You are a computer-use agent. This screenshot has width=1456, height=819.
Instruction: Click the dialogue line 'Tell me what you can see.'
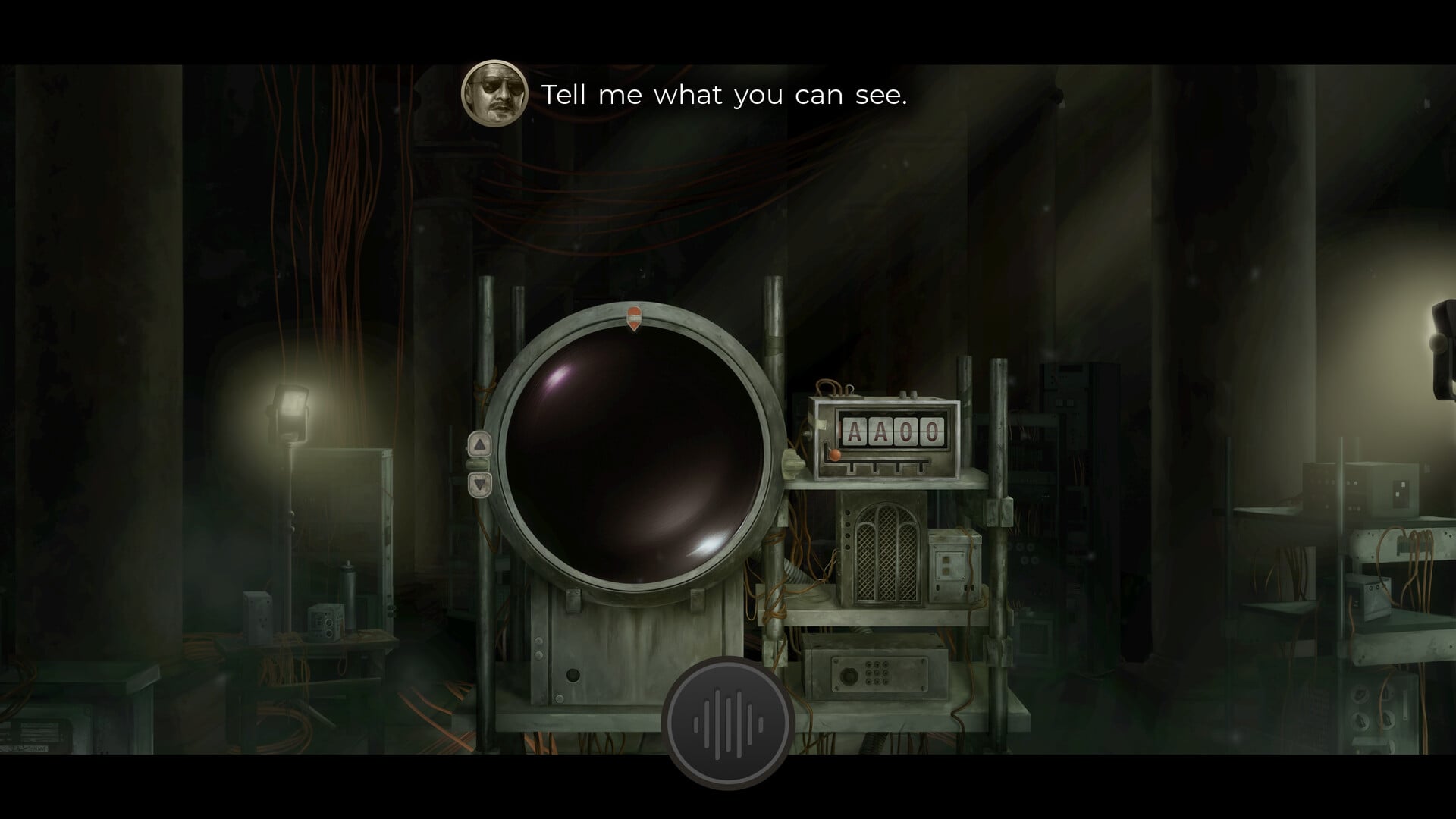(x=724, y=94)
